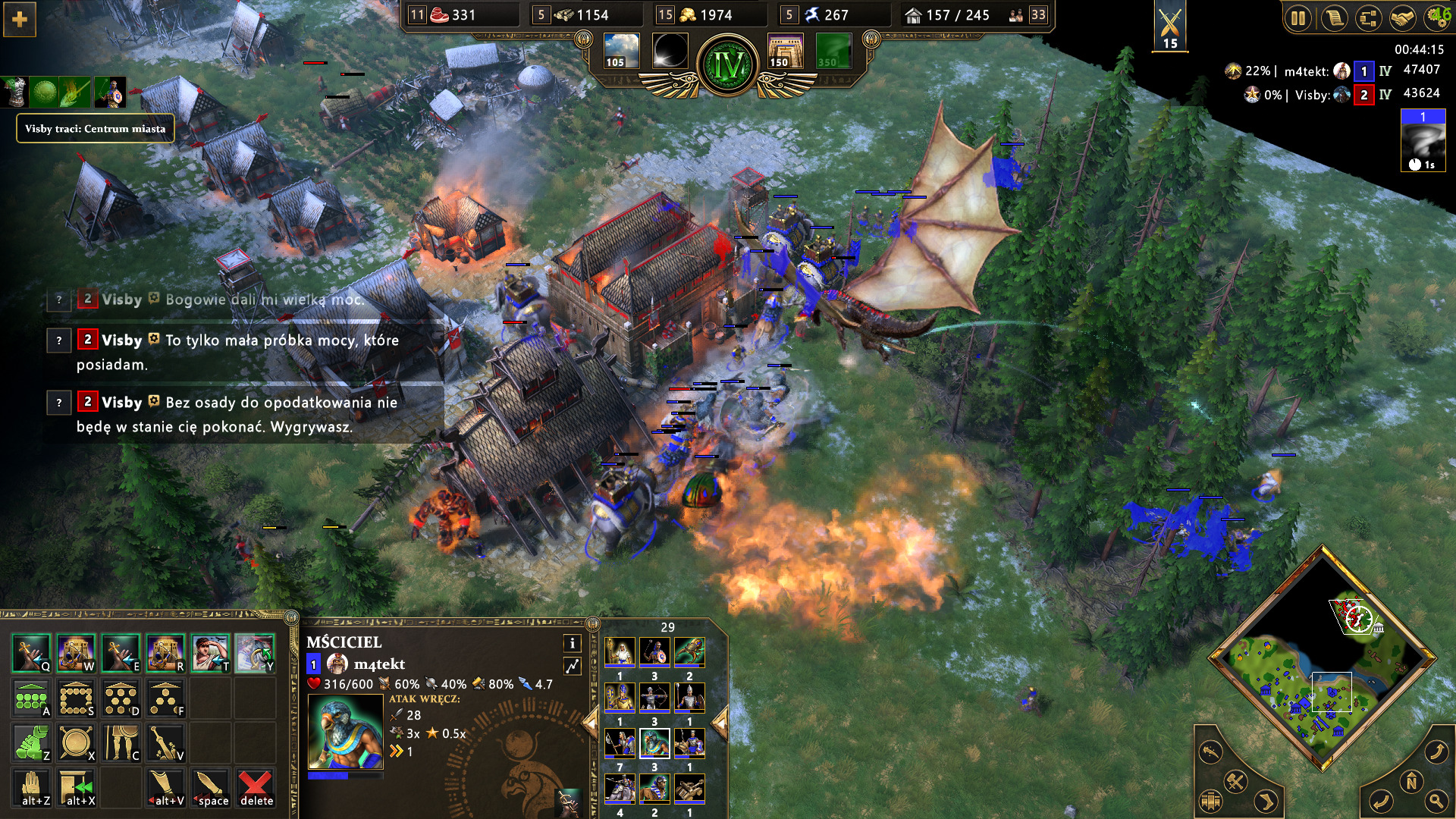The image size is (1456, 819).
Task: Click the gold plus button
Action: [x=20, y=20]
